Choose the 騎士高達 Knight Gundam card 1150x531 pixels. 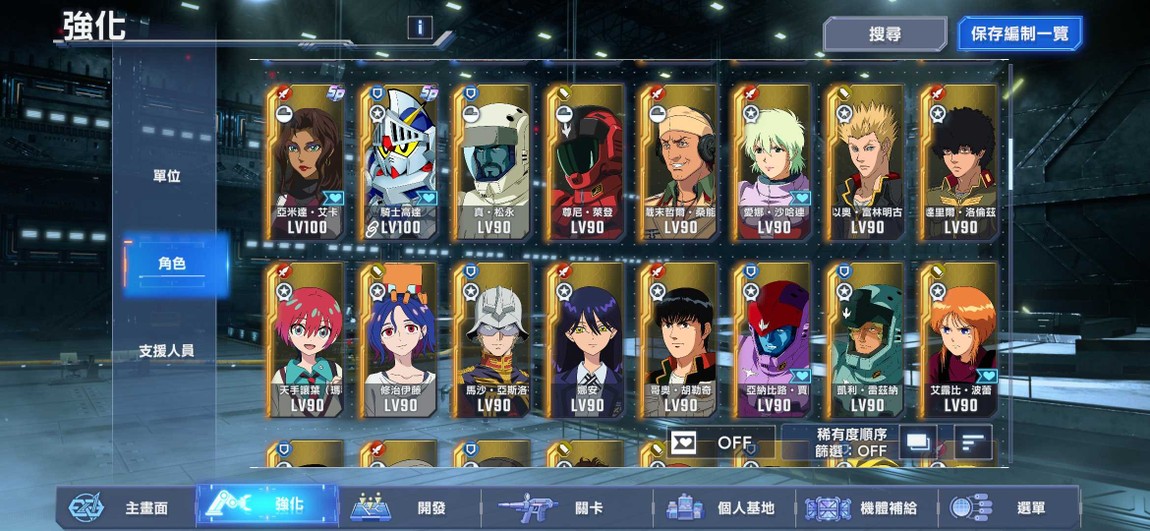(x=400, y=162)
